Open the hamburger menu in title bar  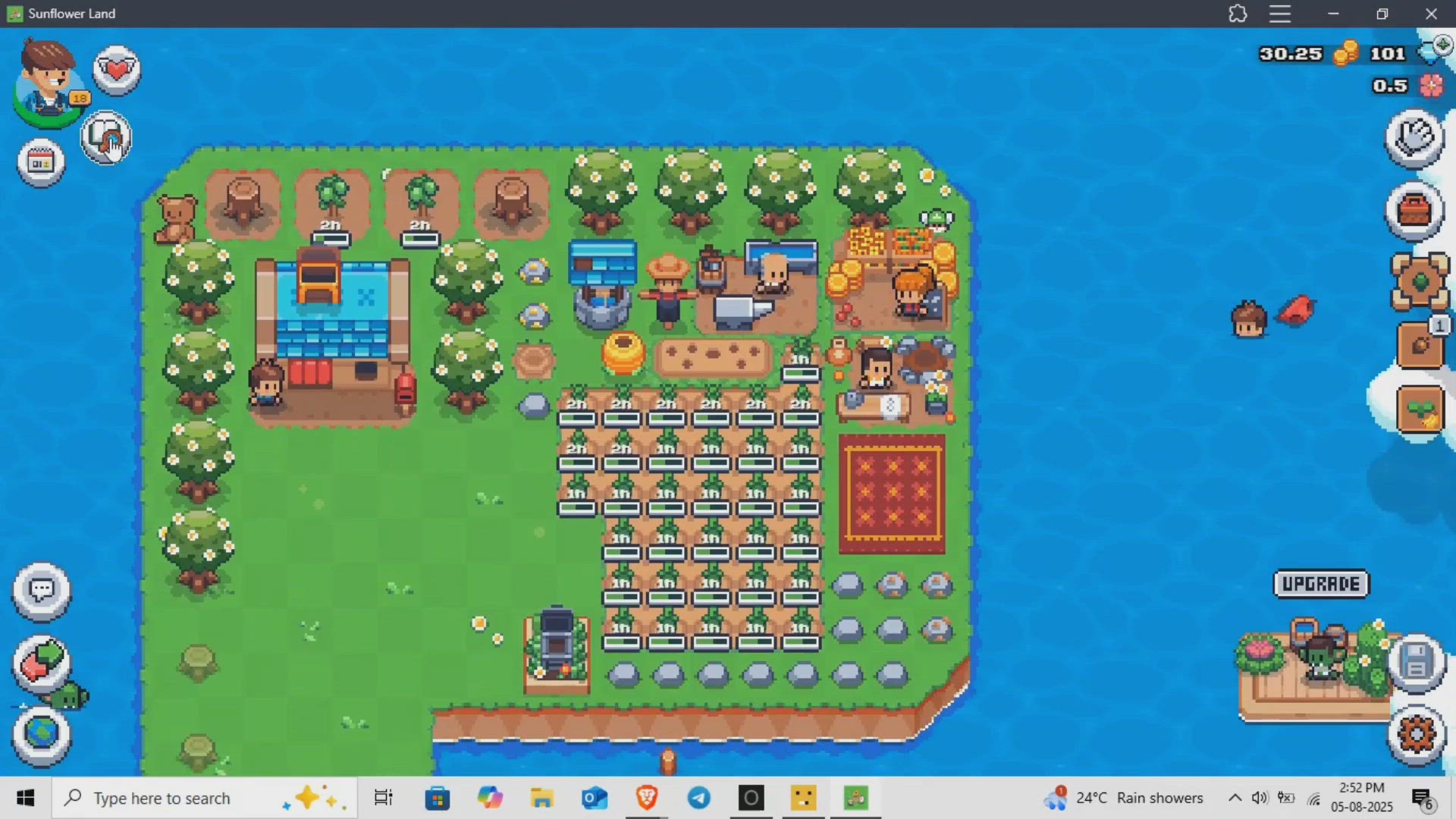pyautogui.click(x=1280, y=14)
